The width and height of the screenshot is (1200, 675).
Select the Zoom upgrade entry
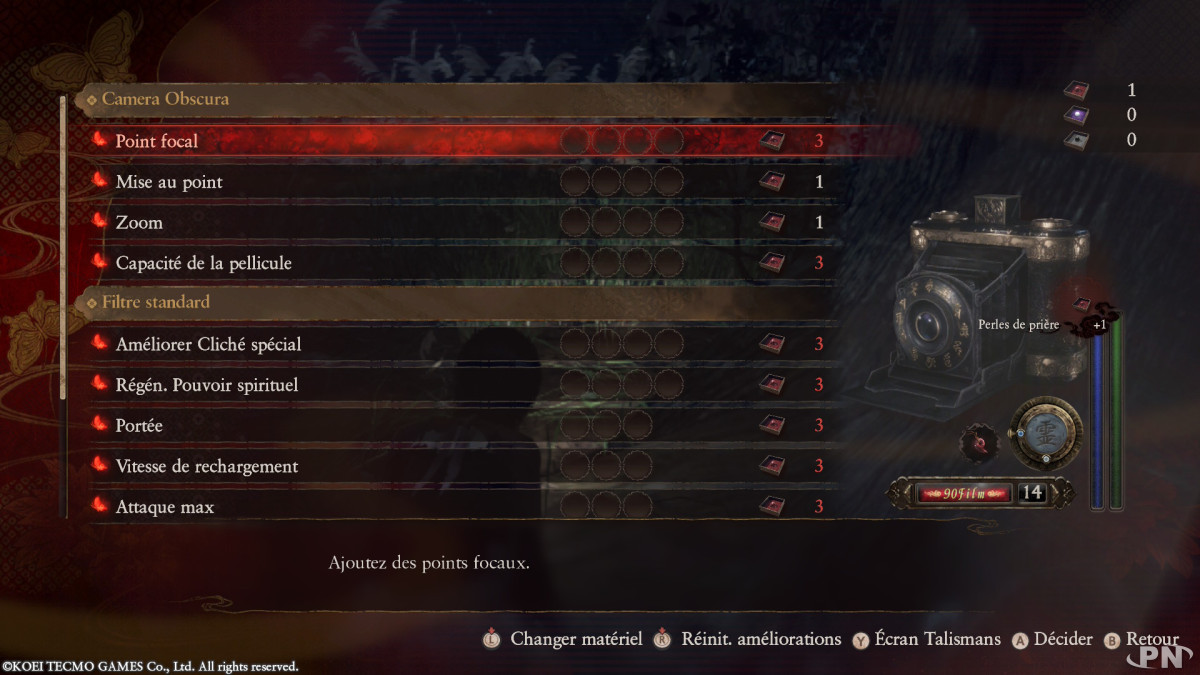[139, 222]
